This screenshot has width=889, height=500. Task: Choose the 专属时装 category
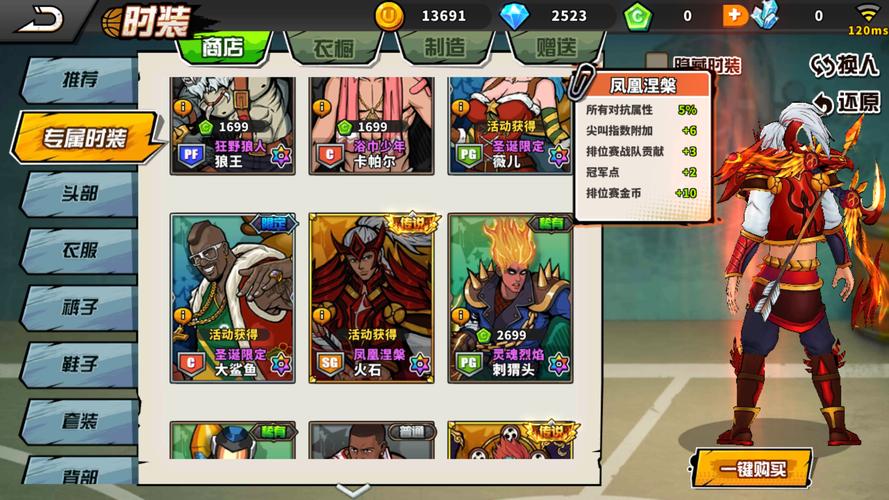point(84,138)
